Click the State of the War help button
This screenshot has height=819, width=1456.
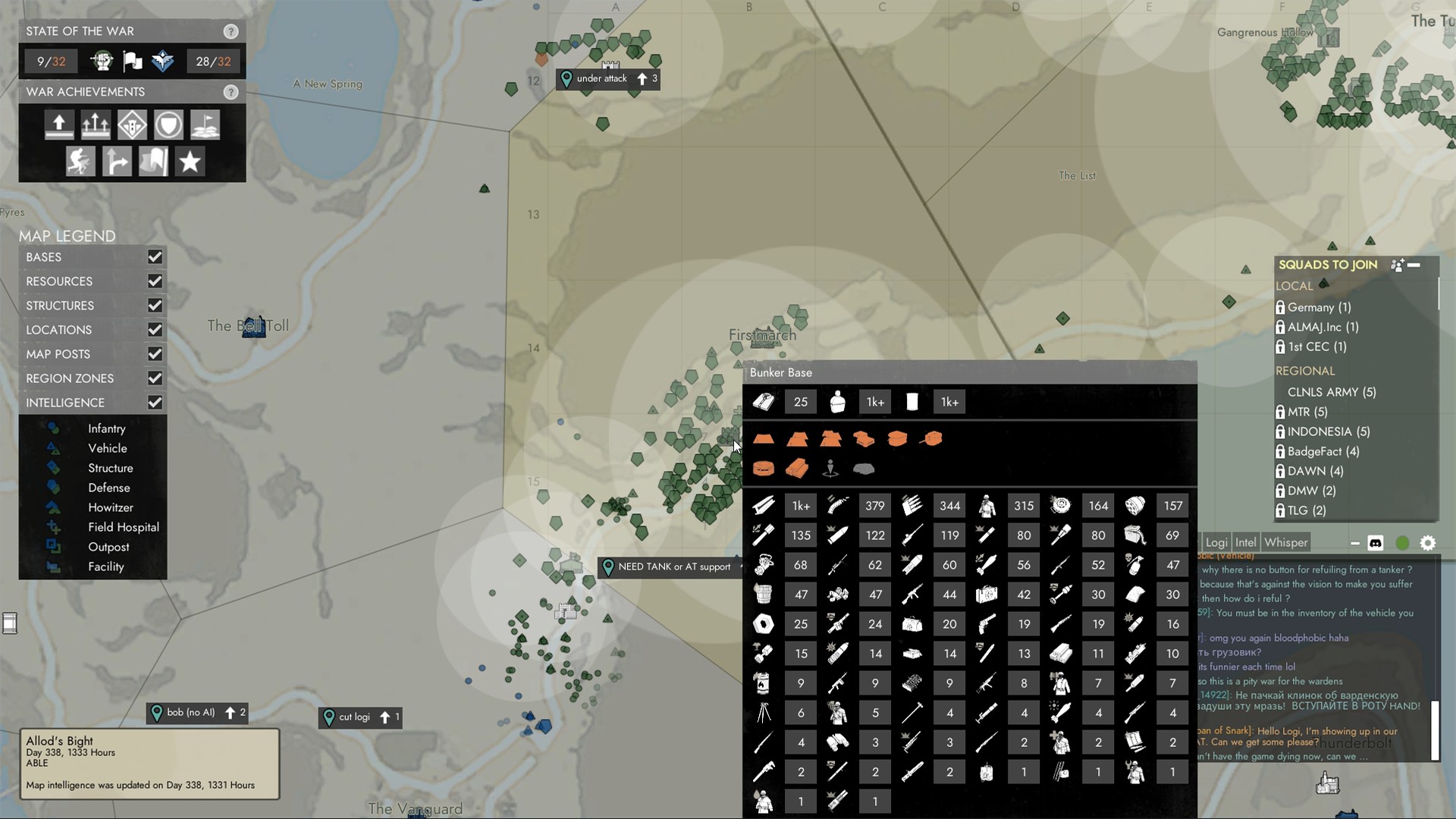pyautogui.click(x=231, y=31)
